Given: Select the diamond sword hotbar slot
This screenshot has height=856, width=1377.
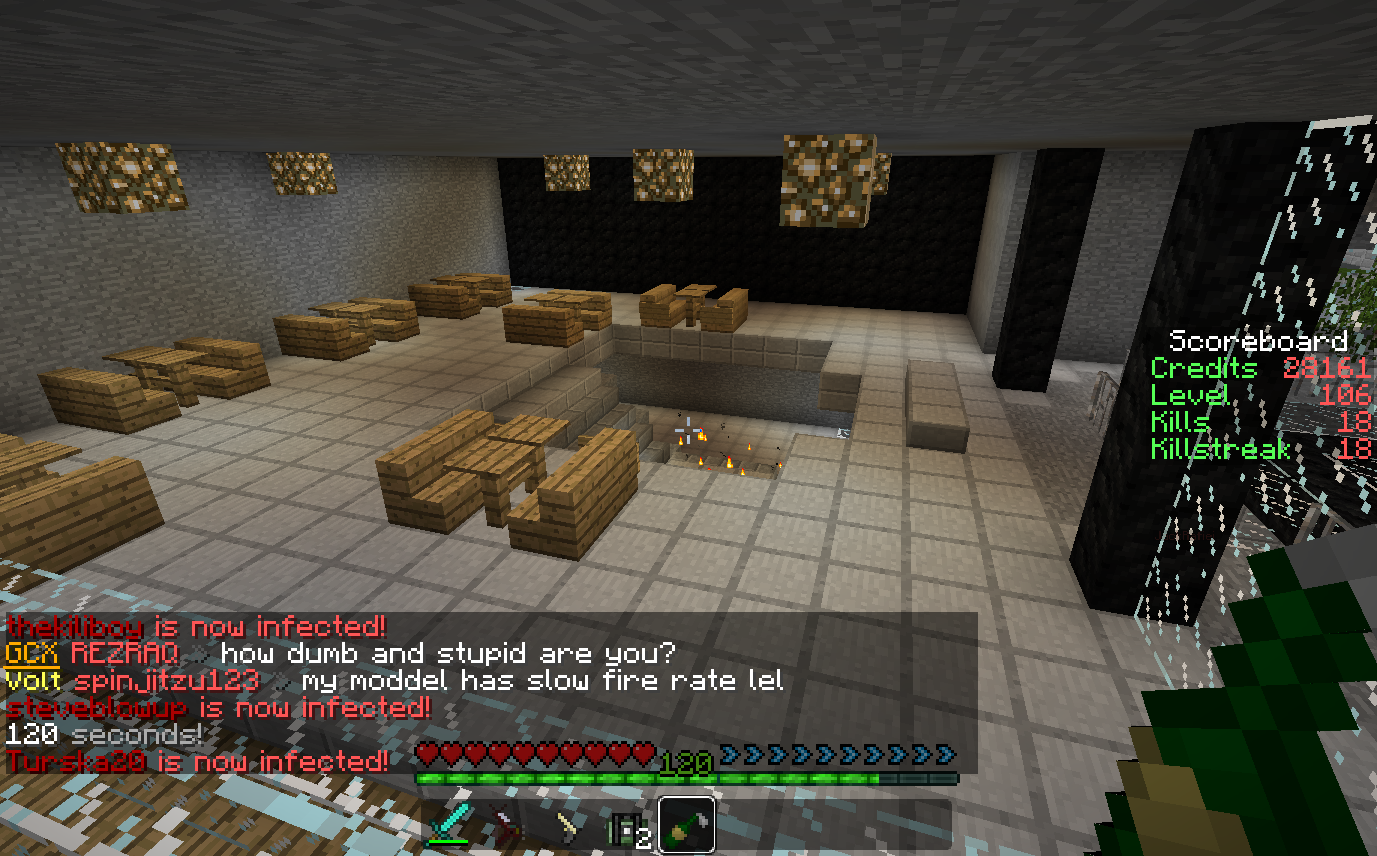Looking at the screenshot, I should click(449, 825).
